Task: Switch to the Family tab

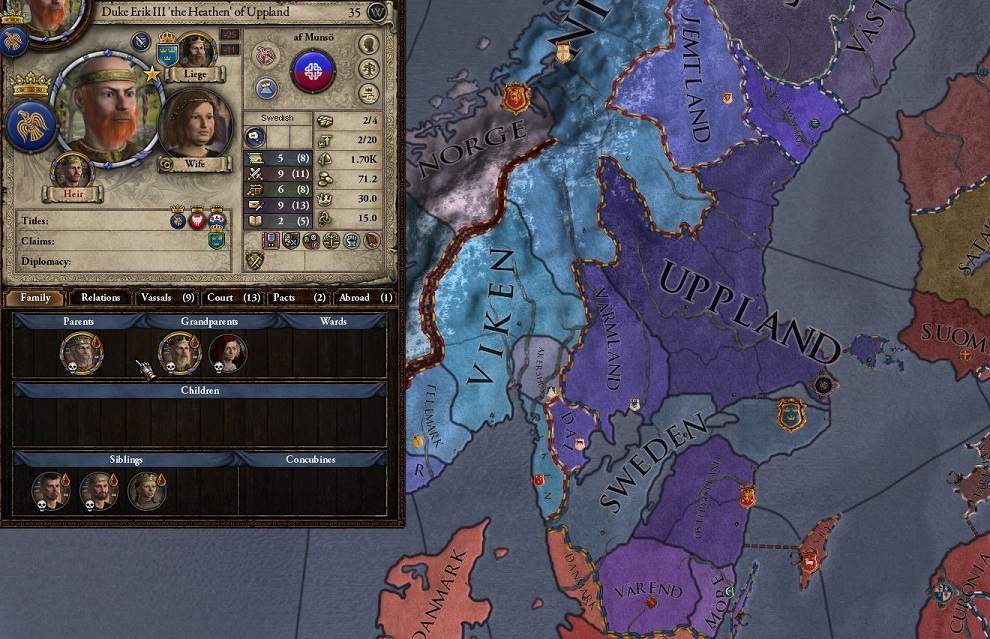Action: click(x=35, y=297)
